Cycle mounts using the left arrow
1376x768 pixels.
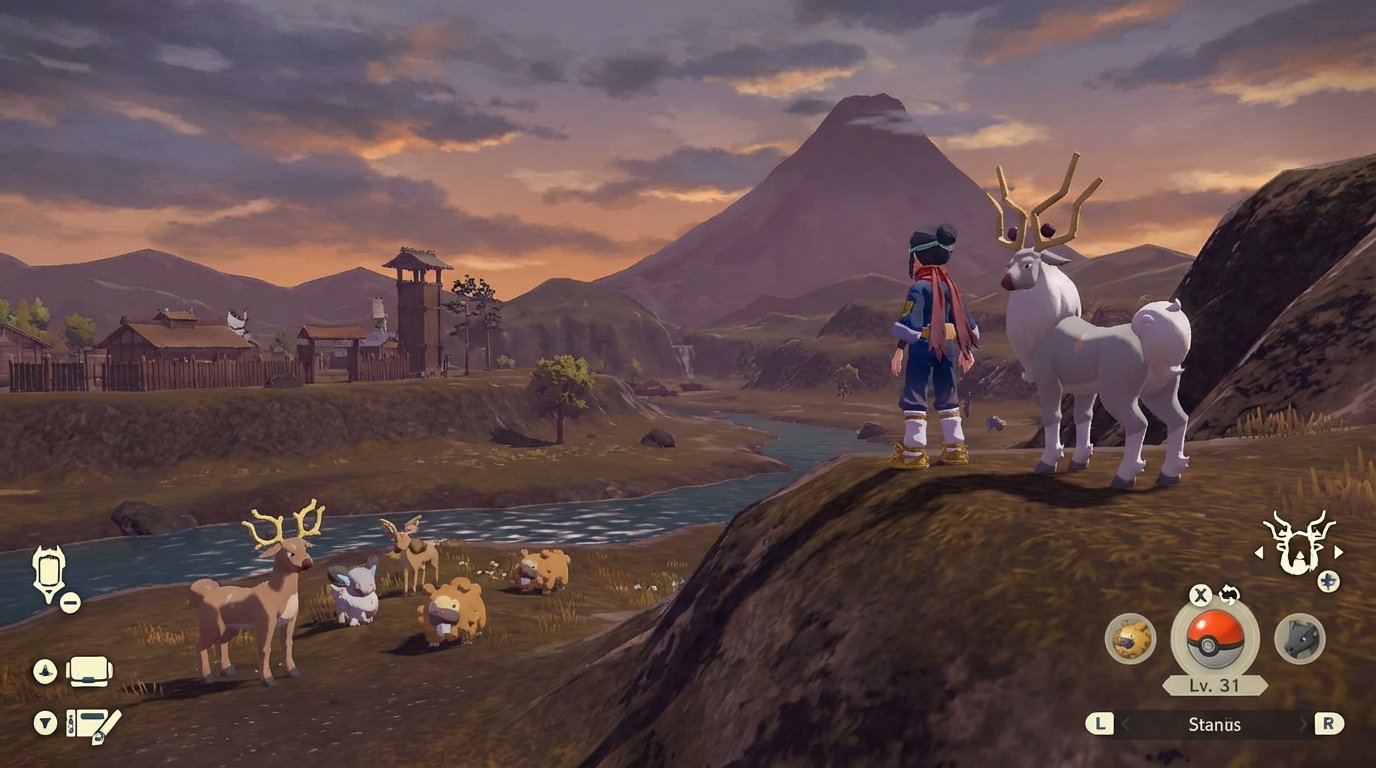pyautogui.click(x=1260, y=552)
